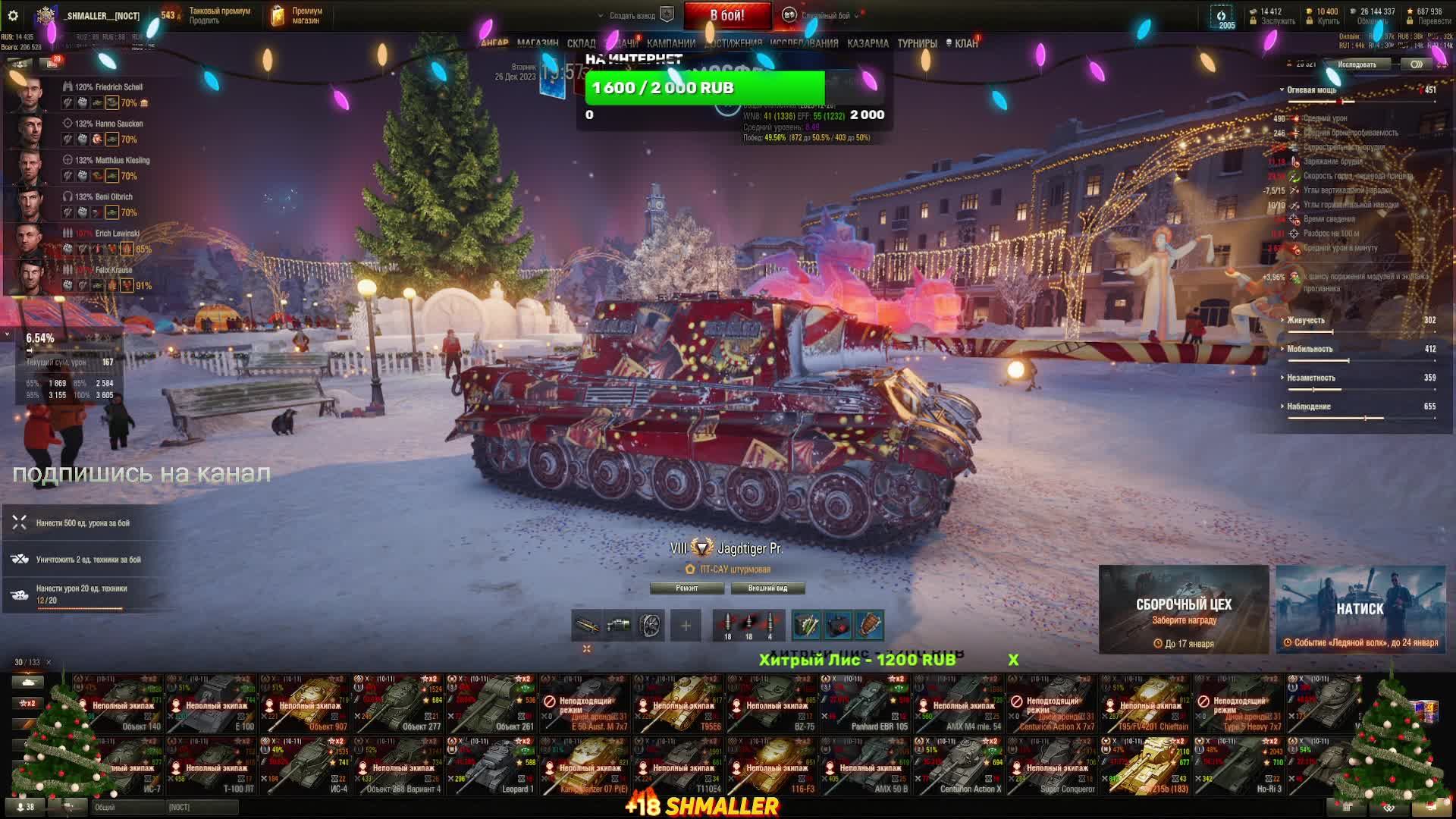Start the battle with the В бой! button
1456x819 pixels.
pyautogui.click(x=726, y=15)
